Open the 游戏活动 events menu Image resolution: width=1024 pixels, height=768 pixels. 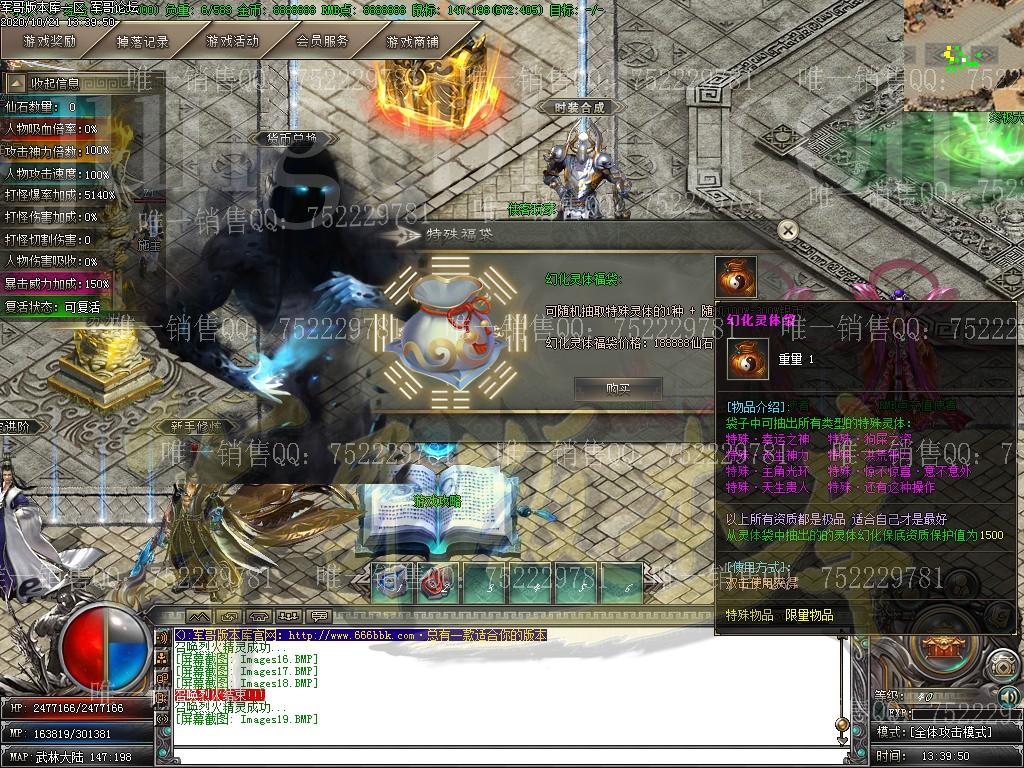click(x=232, y=42)
